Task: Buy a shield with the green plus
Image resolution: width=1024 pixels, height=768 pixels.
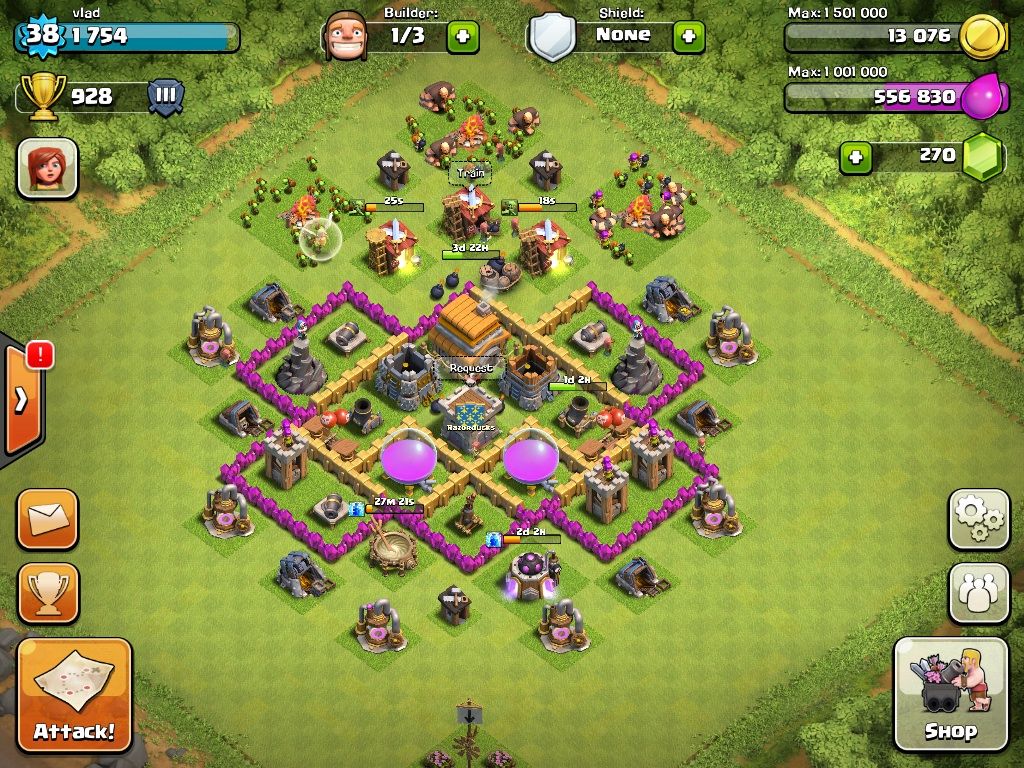Action: [x=688, y=37]
